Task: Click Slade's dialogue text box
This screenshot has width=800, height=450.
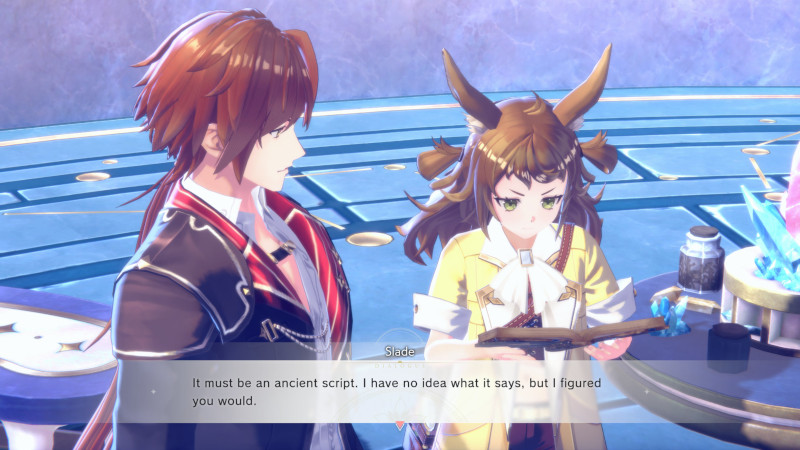Action: [400, 391]
